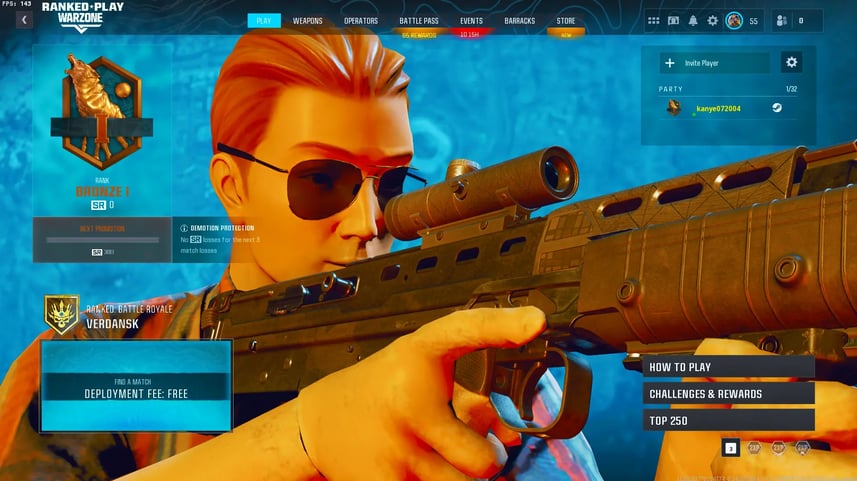The image size is (857, 481).
Task: Go to the Battle Pass tab
Action: point(419,20)
